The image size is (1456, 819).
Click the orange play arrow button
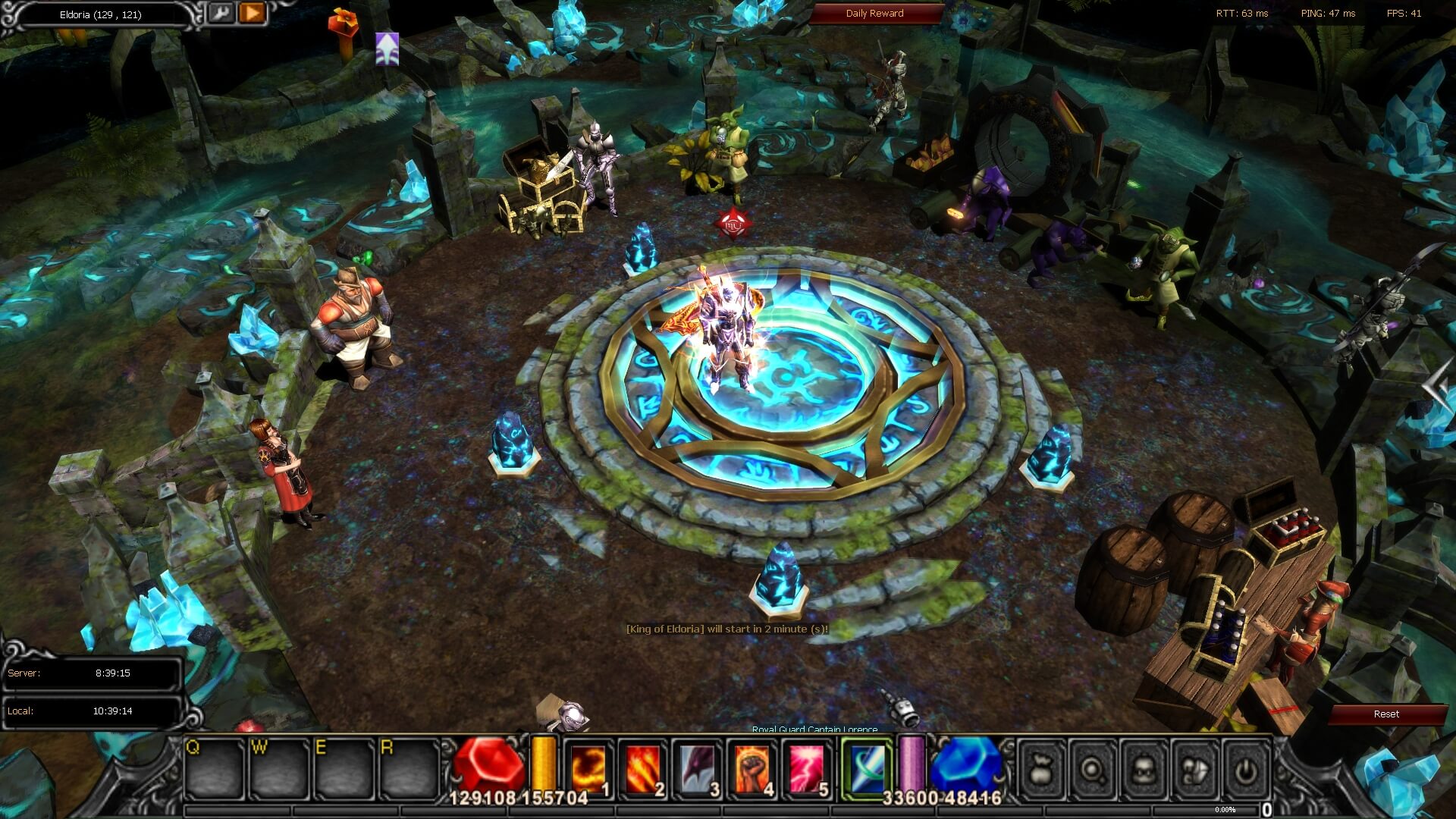point(253,13)
